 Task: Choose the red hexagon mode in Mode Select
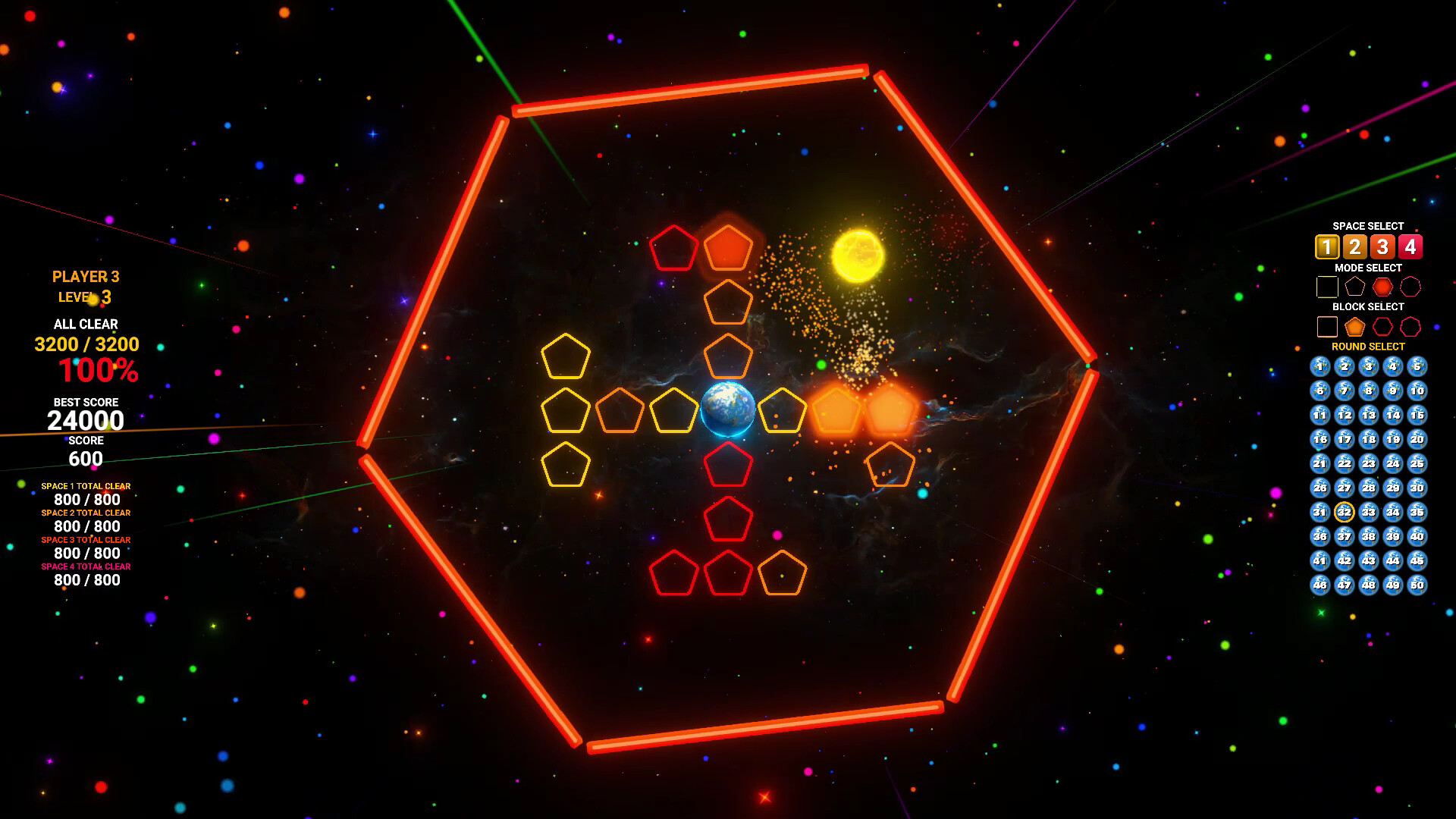pyautogui.click(x=1382, y=286)
